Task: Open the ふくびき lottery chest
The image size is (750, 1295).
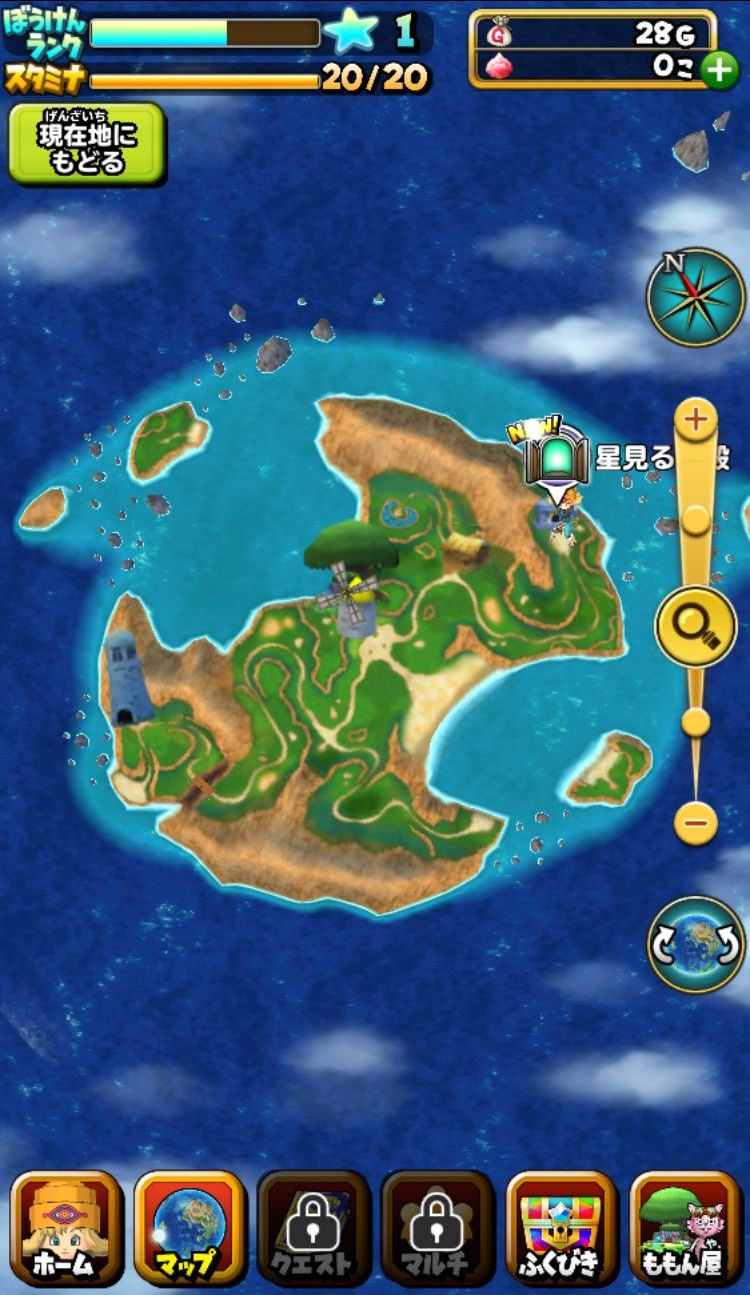Action: (561, 1227)
